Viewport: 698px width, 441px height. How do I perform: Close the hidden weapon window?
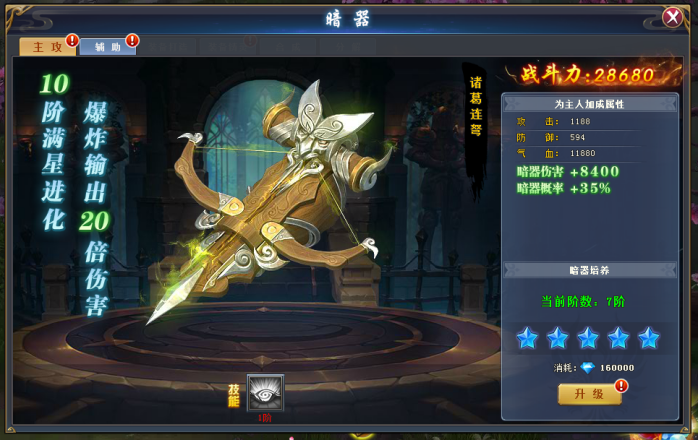point(672,17)
